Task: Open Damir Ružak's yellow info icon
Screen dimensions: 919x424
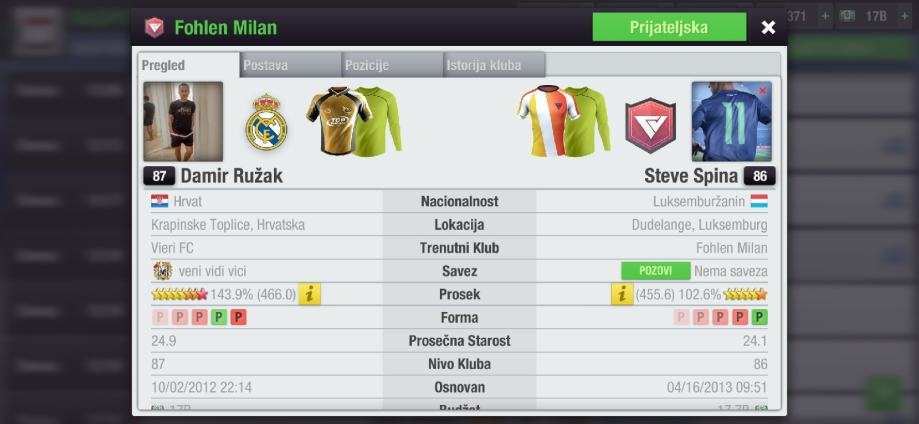Action: (x=310, y=294)
